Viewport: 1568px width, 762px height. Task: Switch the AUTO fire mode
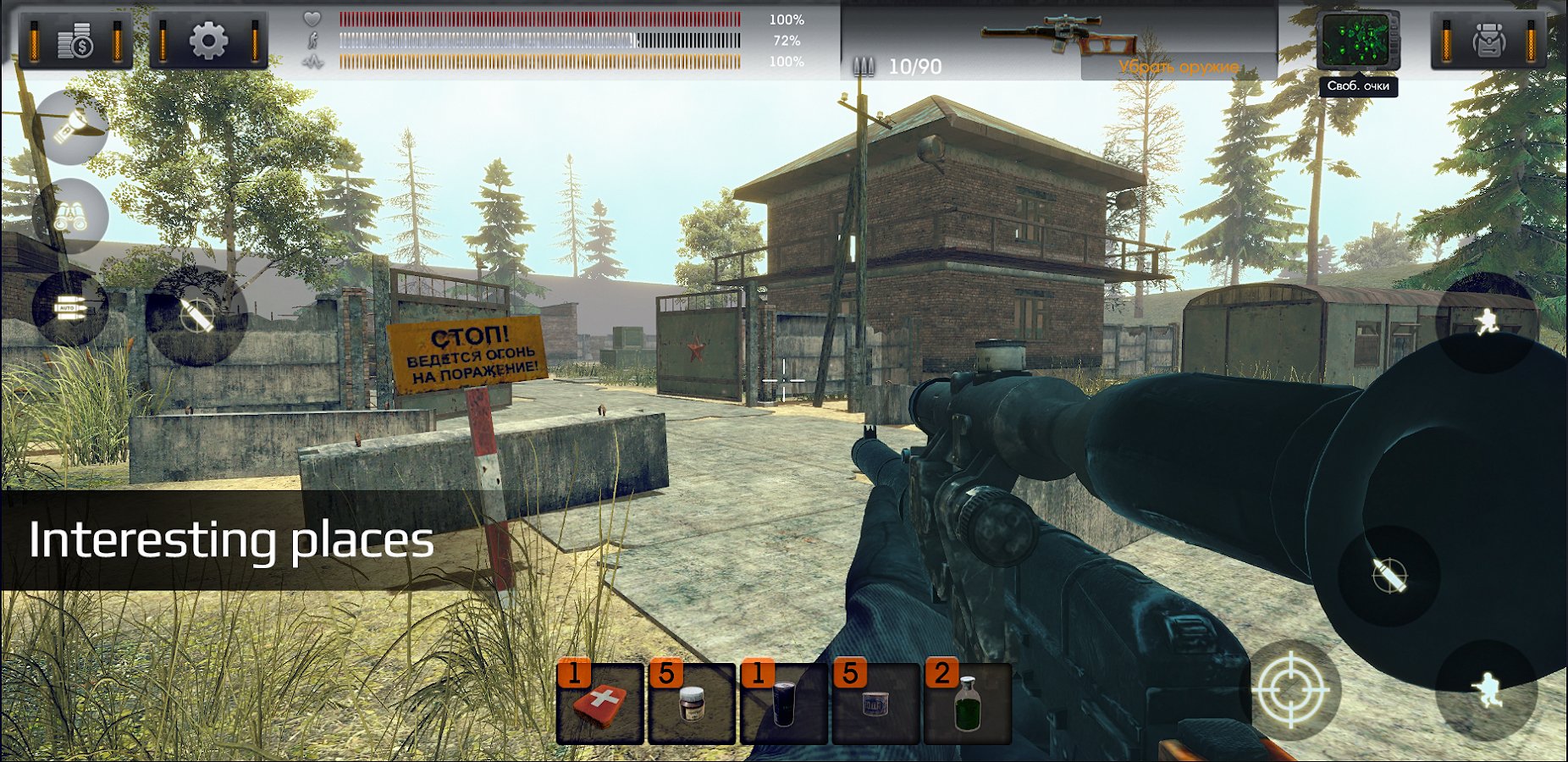(69, 308)
